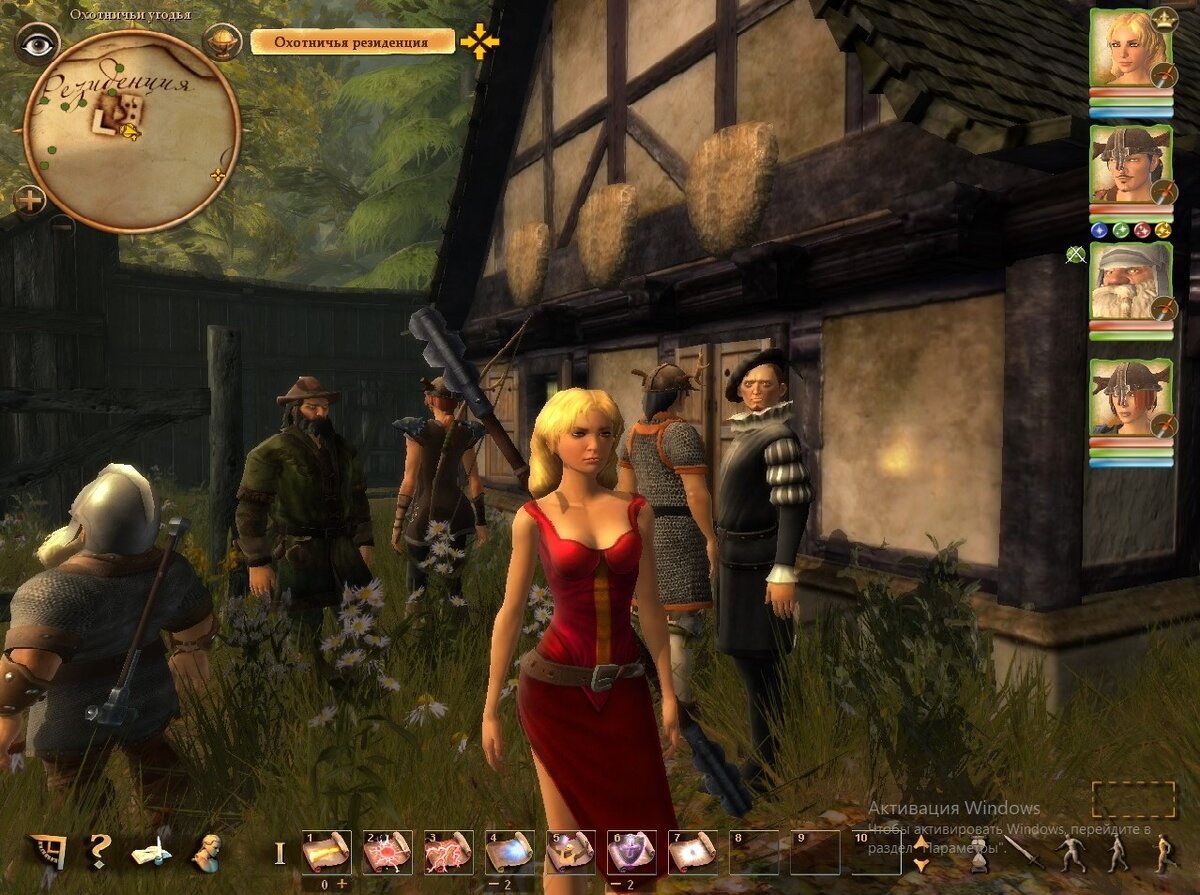The width and height of the screenshot is (1200, 895).
Task: Open the minimap showing the residence
Action: point(131,131)
